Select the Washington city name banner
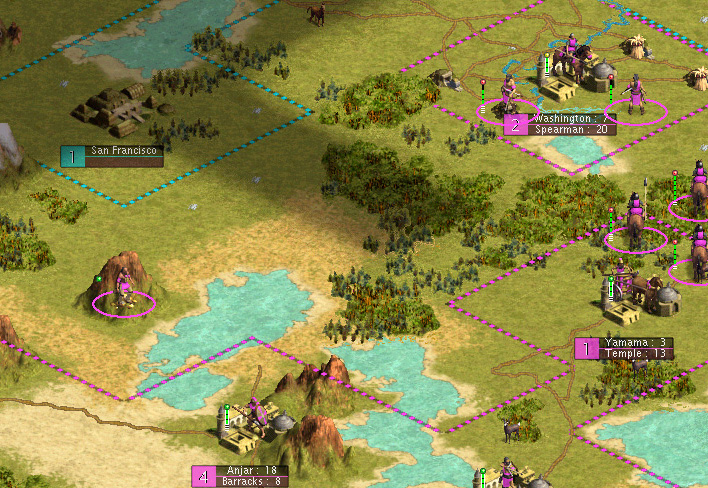Screen dimensions: 708x488 [x=571, y=118]
